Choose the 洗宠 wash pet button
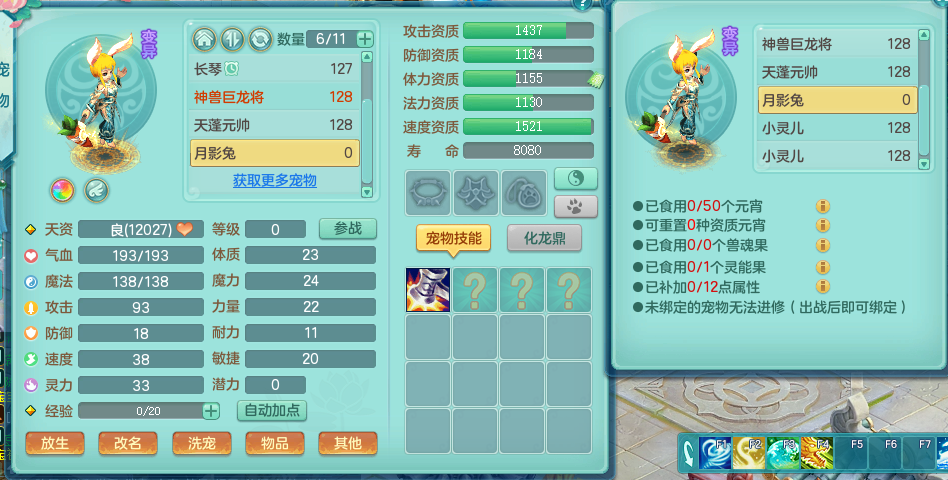The height and width of the screenshot is (480, 948). 201,443
